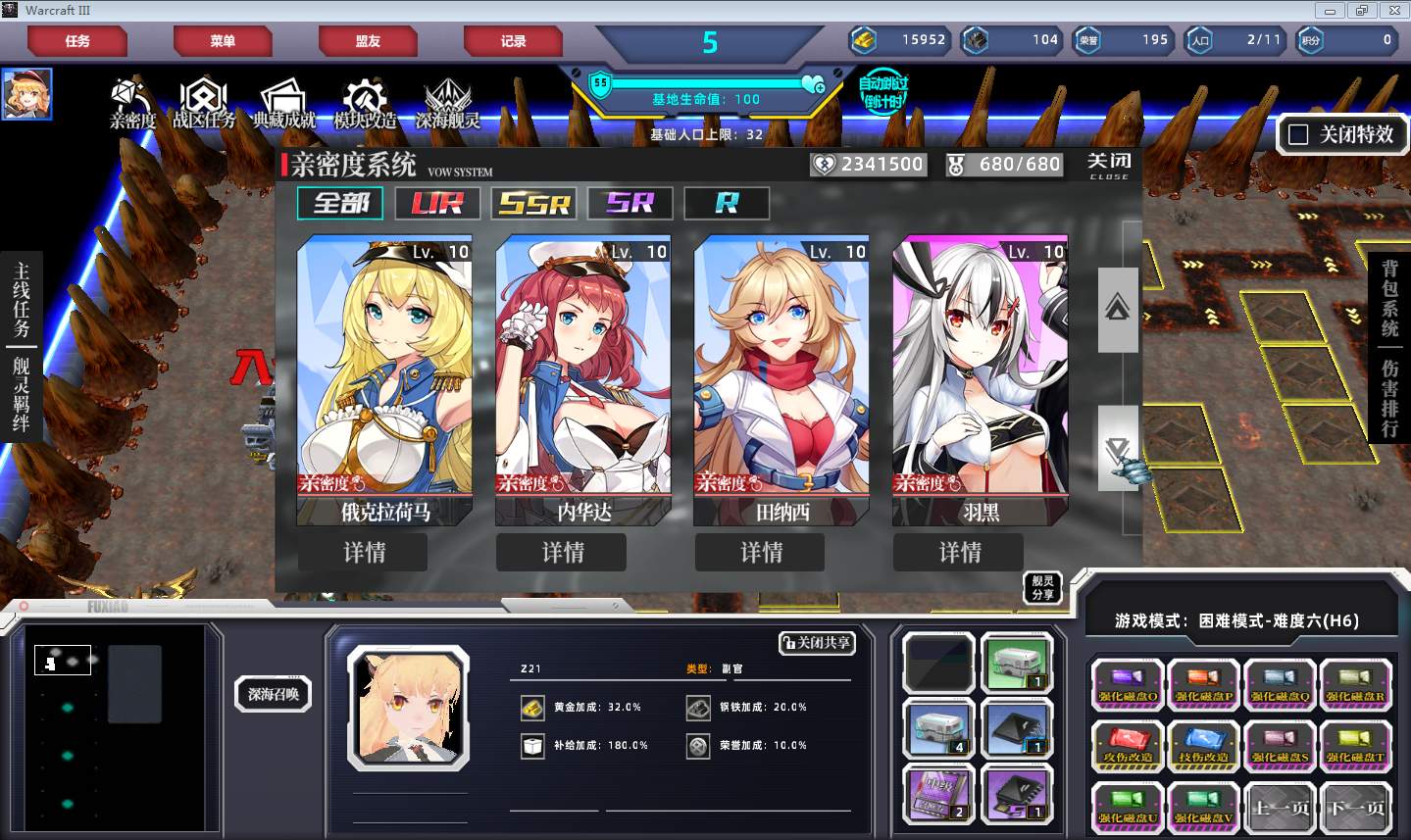Use the 攻伤改造 red module
Image resolution: width=1411 pixels, height=840 pixels.
(x=1128, y=746)
